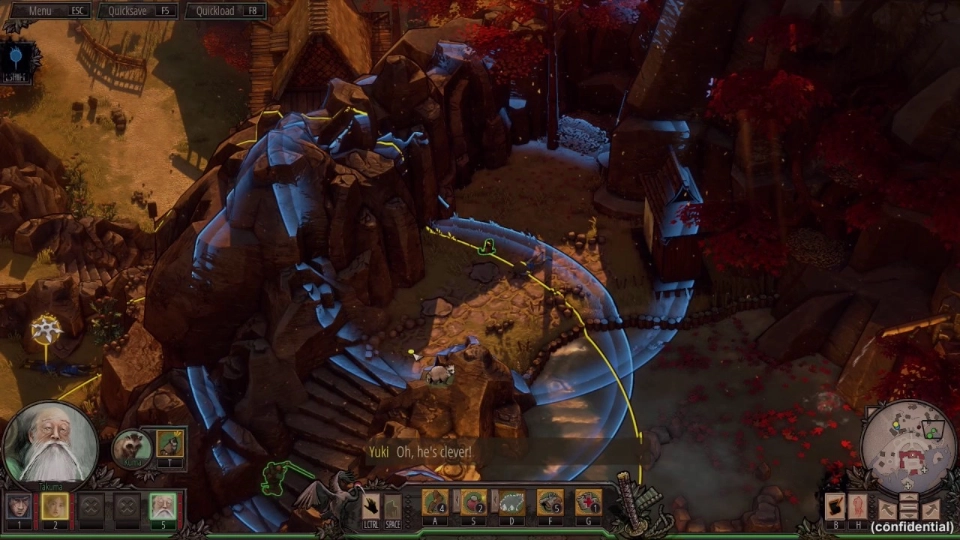The image size is (960, 540).
Task: Select the old man portrait in slot 5
Action: tap(162, 506)
